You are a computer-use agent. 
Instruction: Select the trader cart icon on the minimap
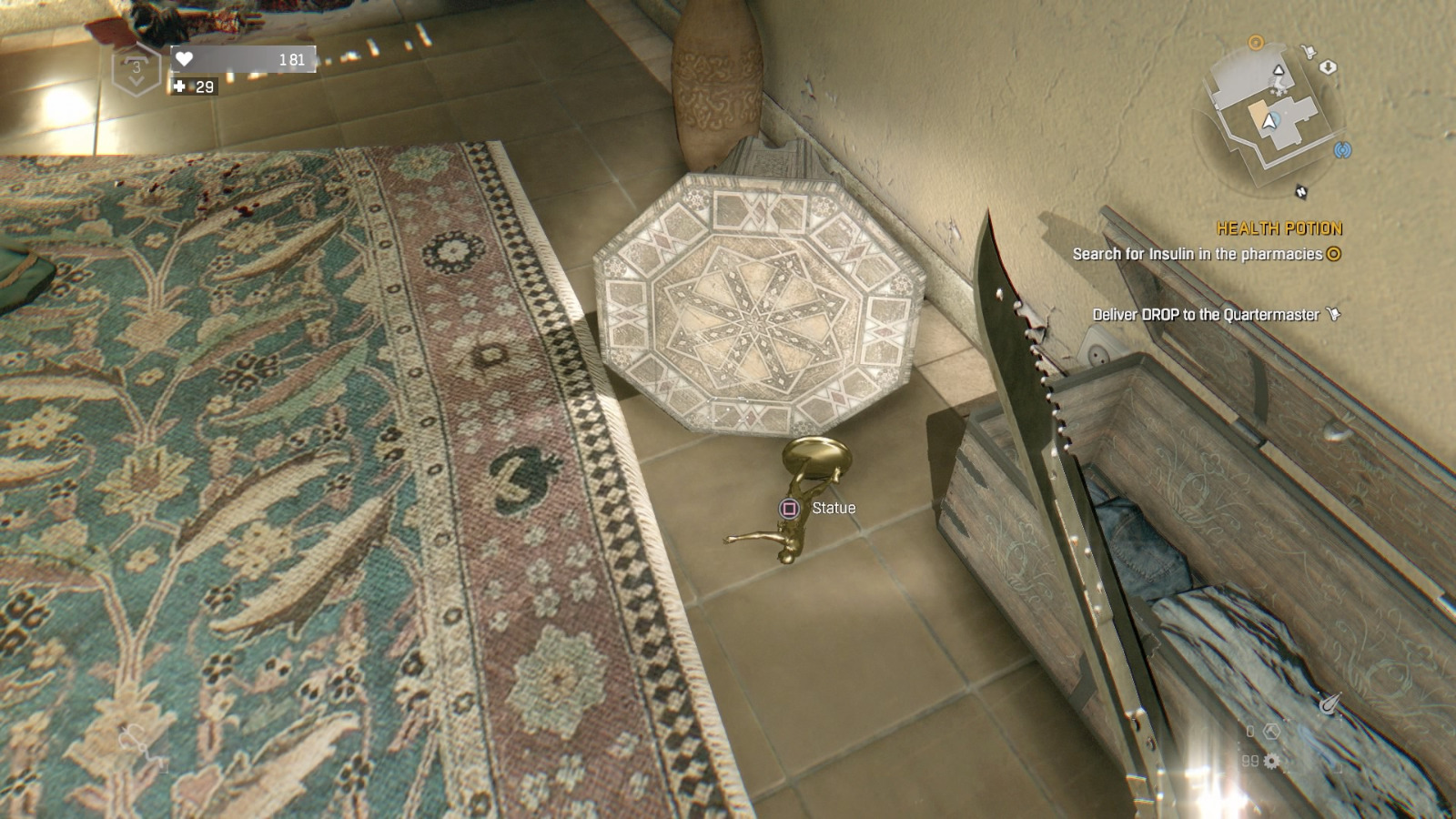1309,50
